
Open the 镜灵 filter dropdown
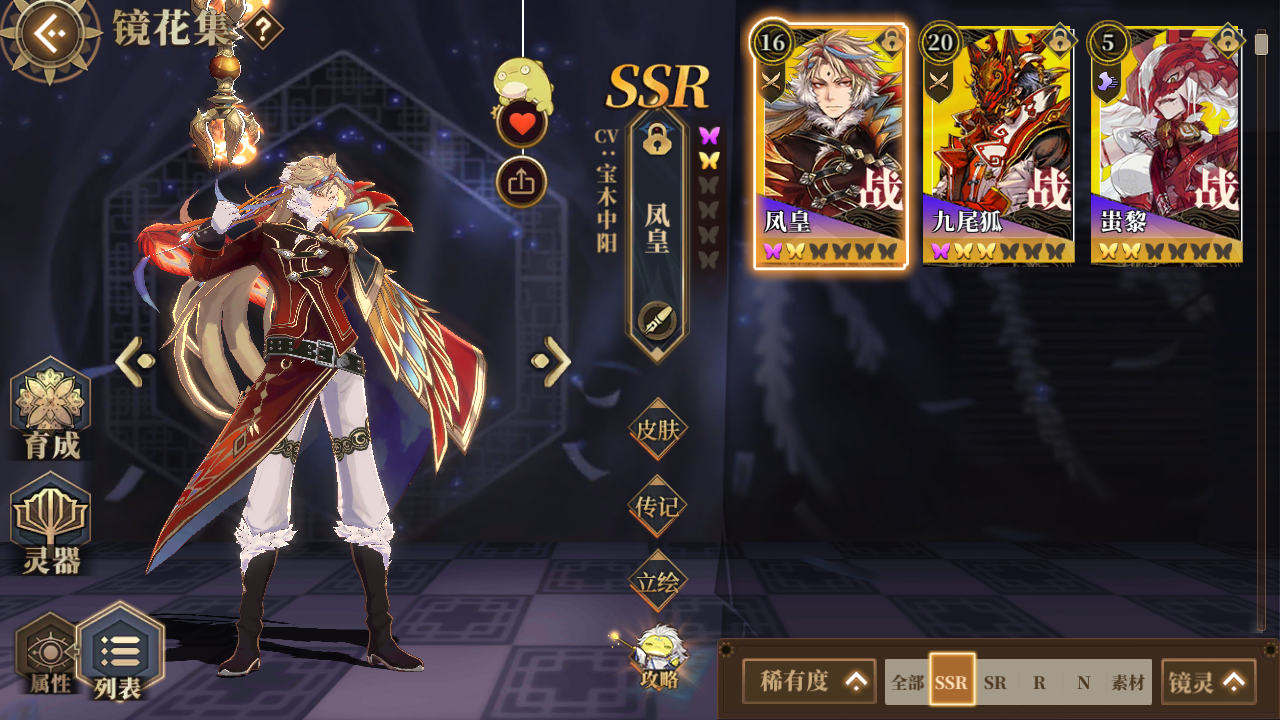coord(1208,682)
